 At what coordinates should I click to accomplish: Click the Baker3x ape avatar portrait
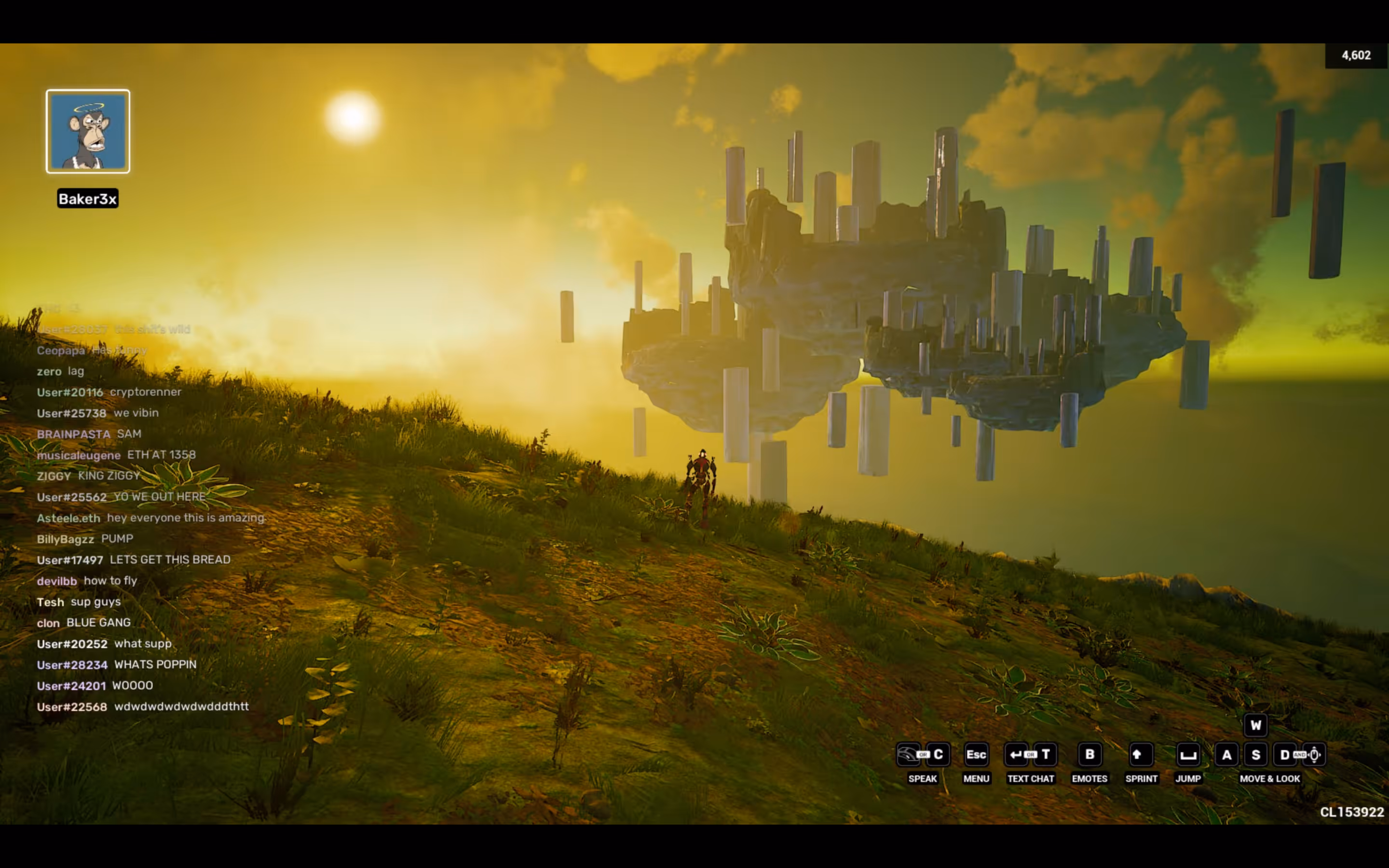tap(88, 131)
